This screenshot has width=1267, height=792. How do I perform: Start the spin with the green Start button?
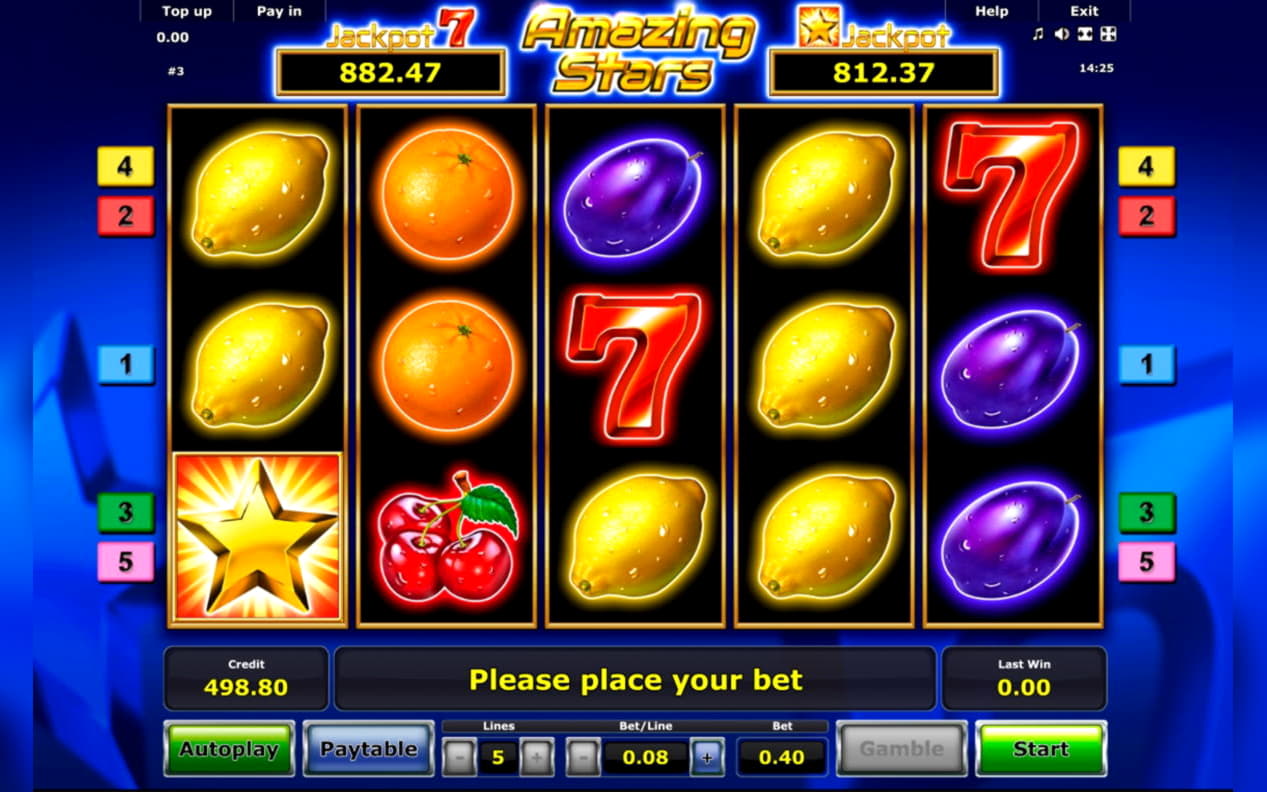1040,748
